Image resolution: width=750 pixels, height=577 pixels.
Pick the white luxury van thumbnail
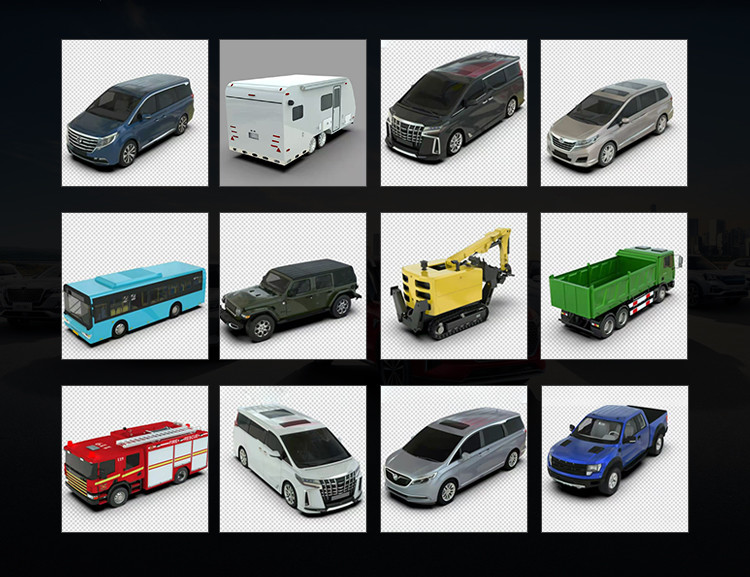pyautogui.click(x=293, y=459)
